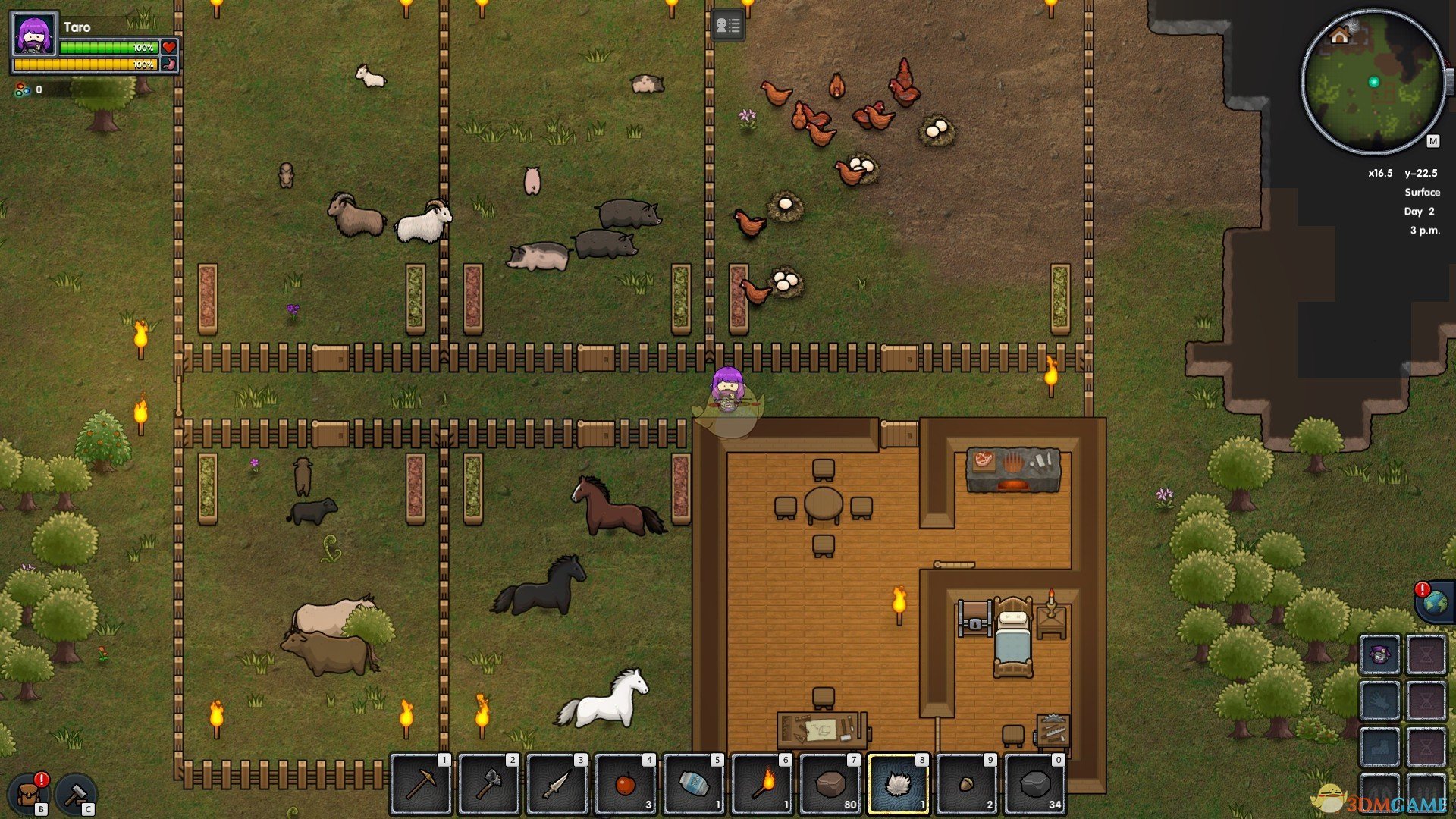The width and height of the screenshot is (1456, 819).
Task: Click the empty boots equipment slot
Action: (1379, 746)
